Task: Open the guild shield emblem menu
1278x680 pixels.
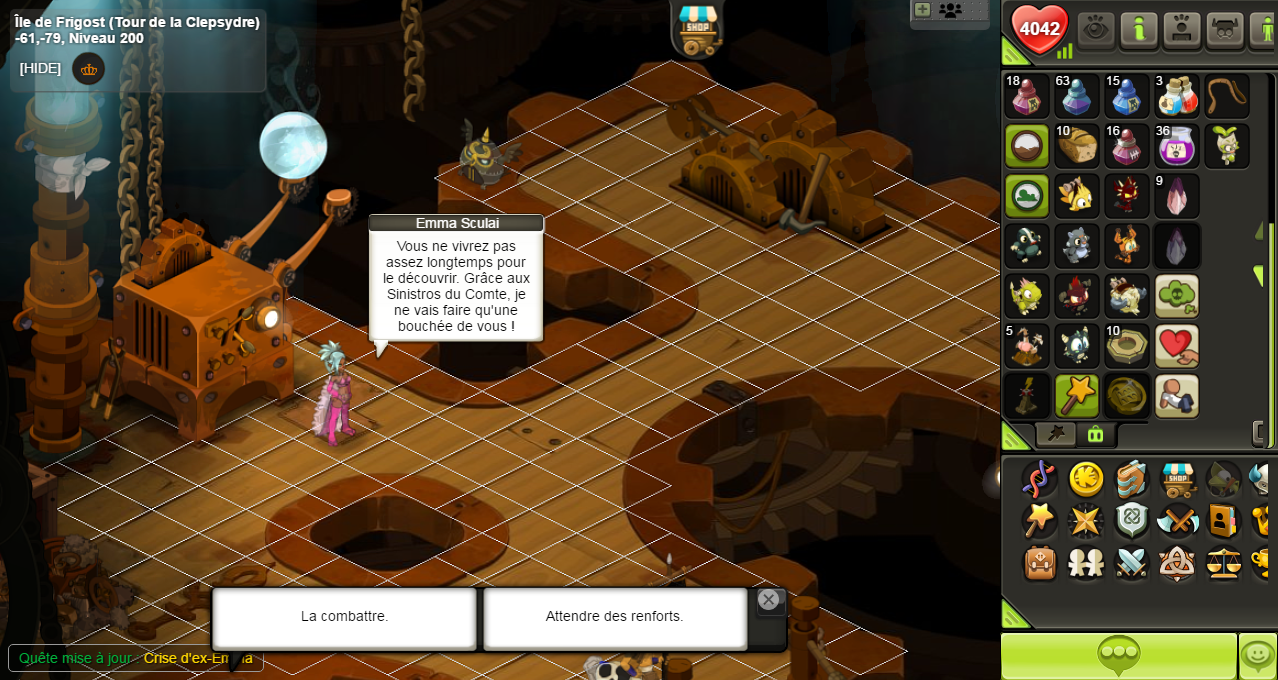Action: (1131, 521)
